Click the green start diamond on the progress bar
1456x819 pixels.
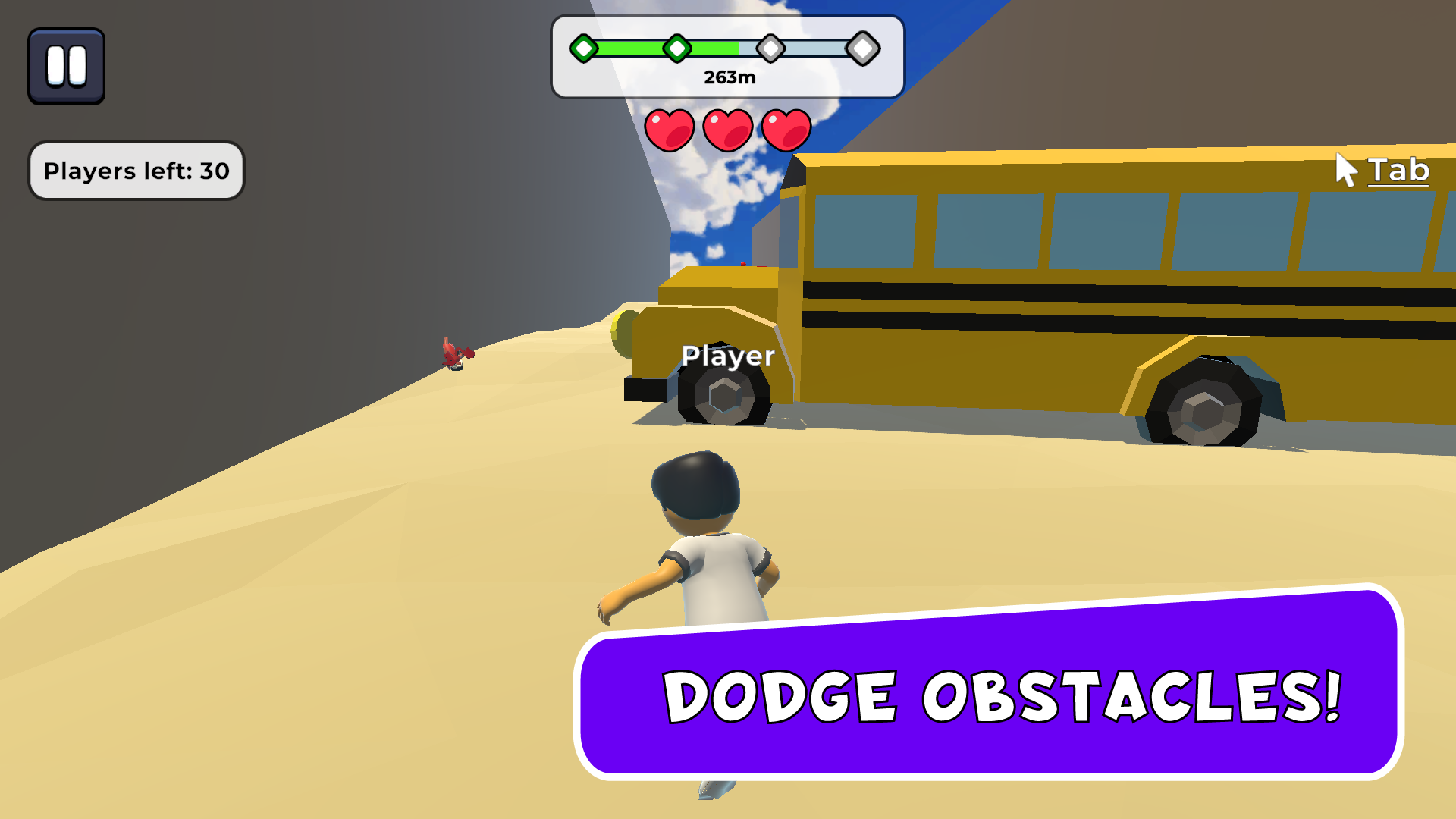(x=582, y=48)
